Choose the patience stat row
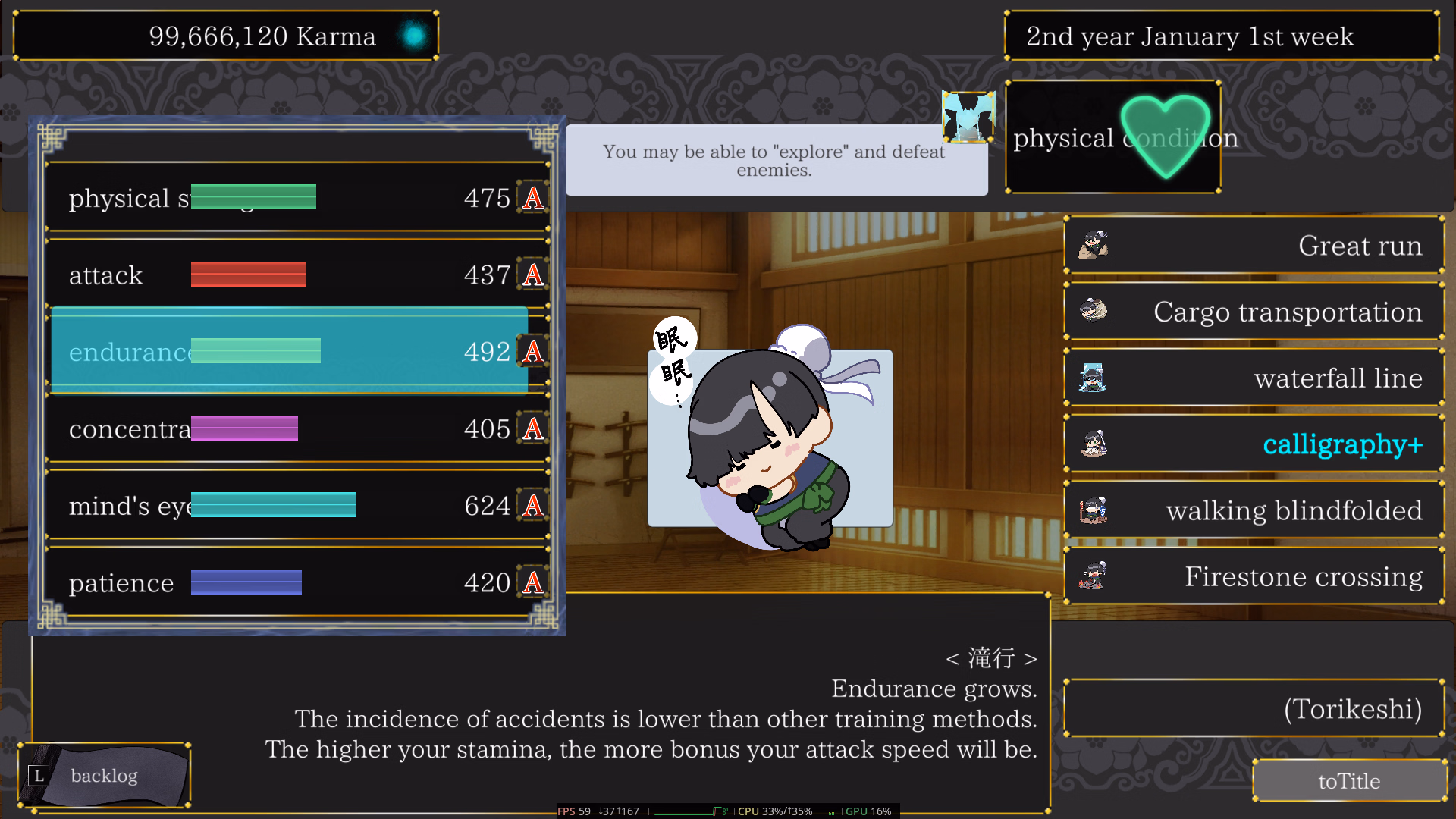 coord(296,582)
